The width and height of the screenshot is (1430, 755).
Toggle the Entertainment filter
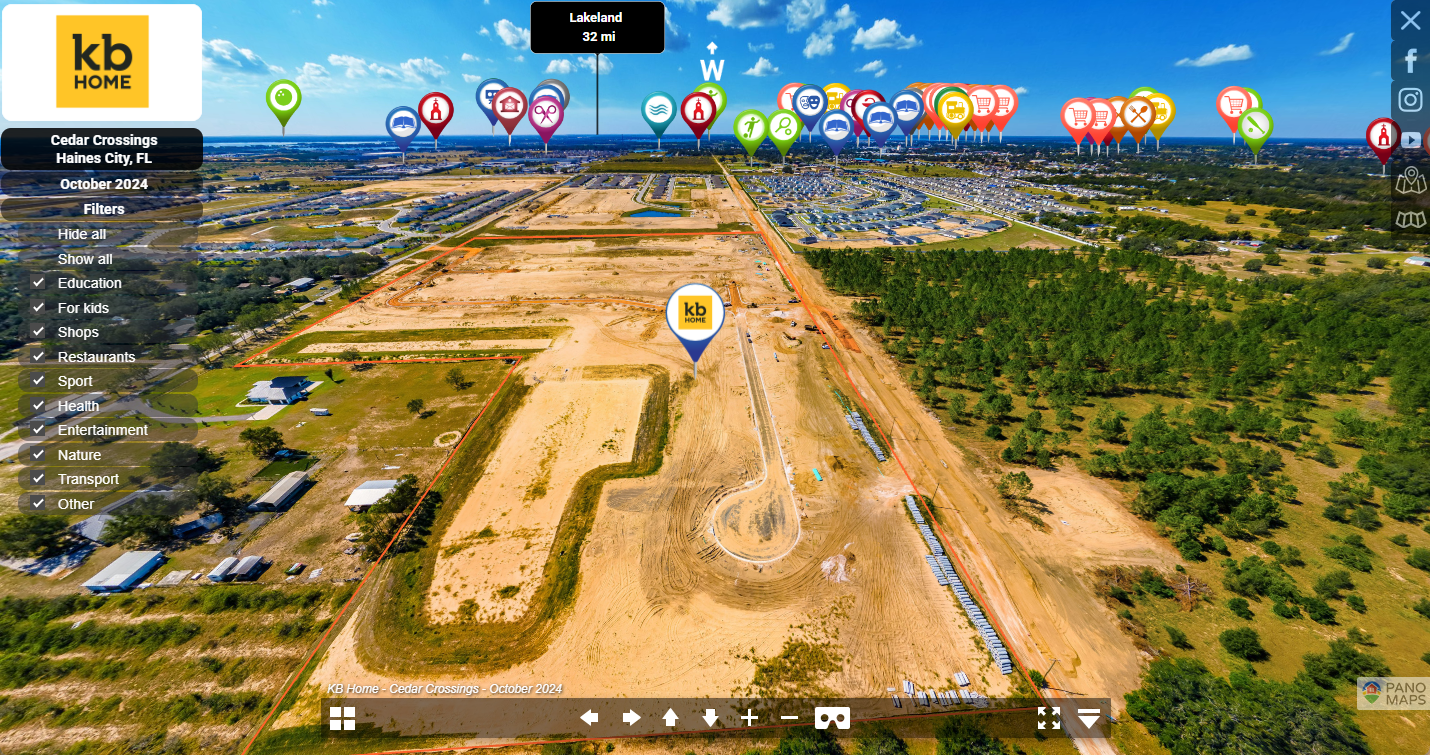38,430
